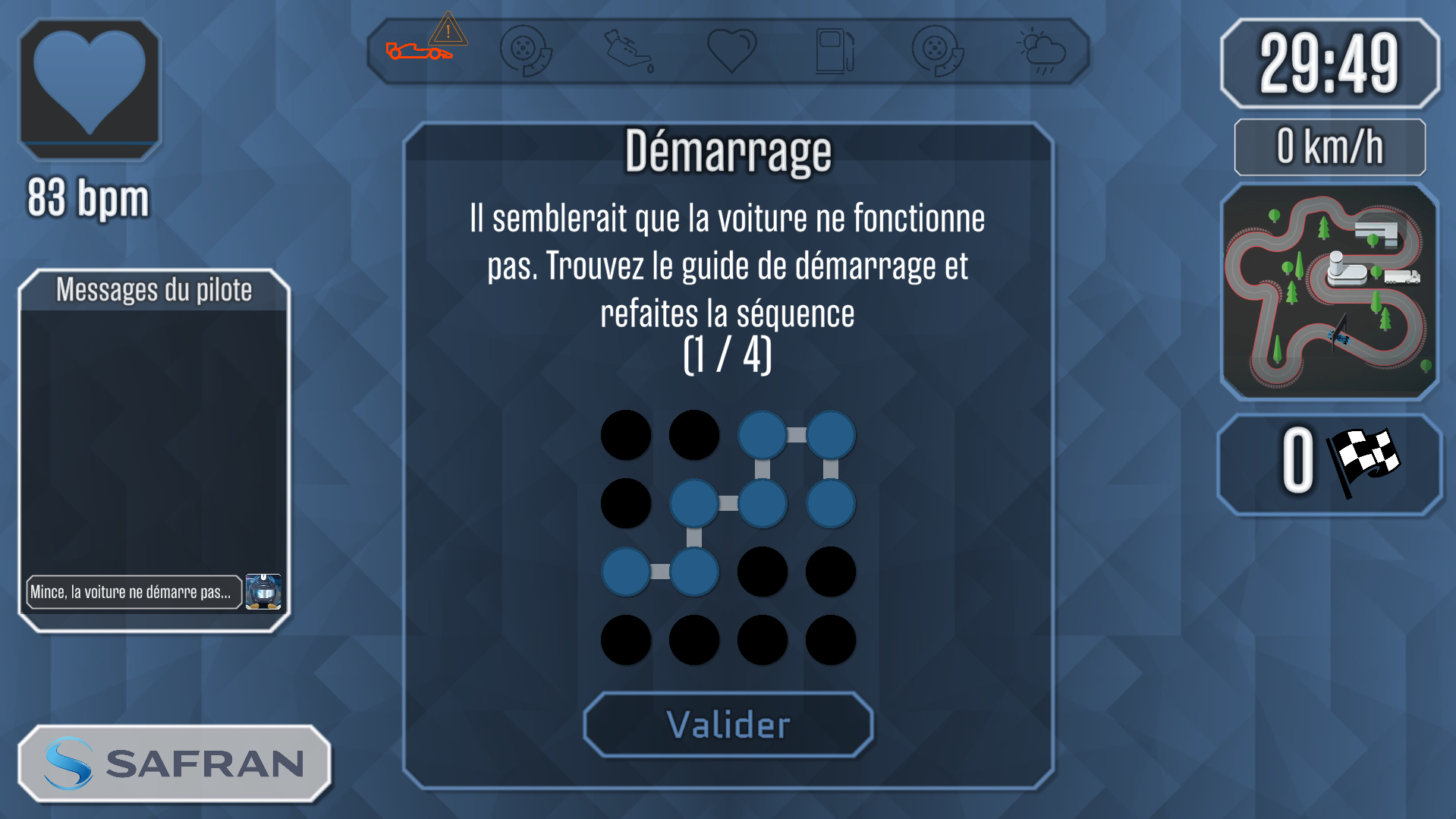
Task: Open the weather cloud icon
Action: pos(1041,51)
